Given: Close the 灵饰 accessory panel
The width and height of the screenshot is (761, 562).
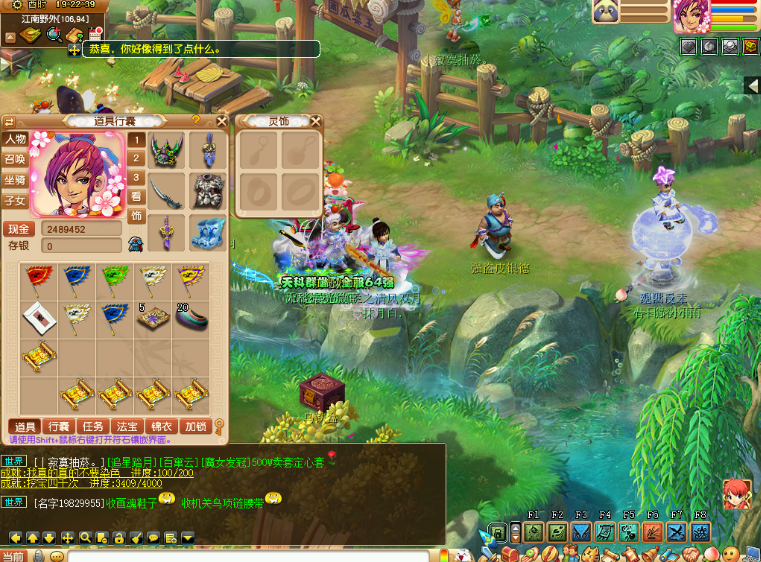Looking at the screenshot, I should coord(316,121).
